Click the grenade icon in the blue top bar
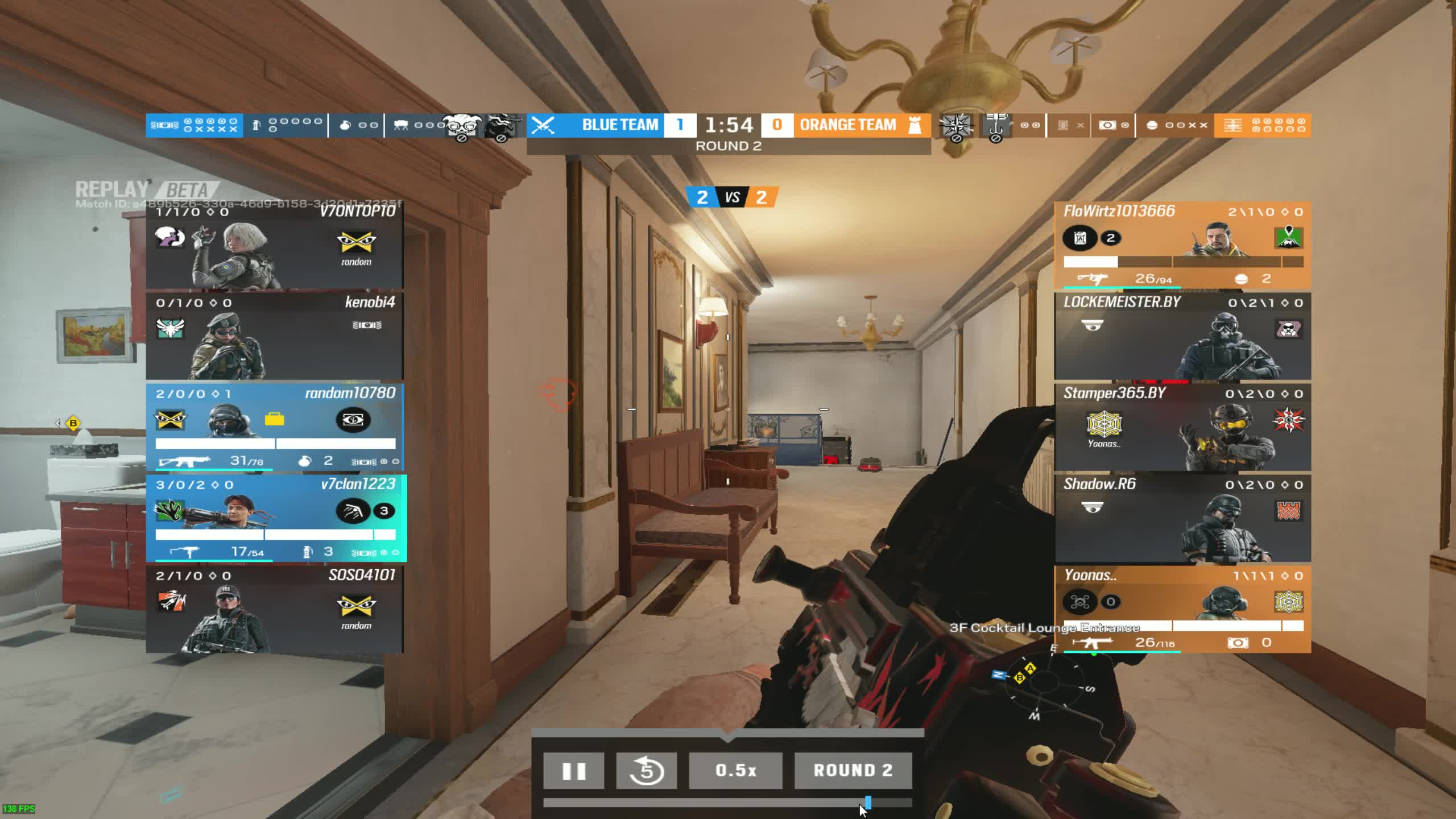1456x819 pixels. point(346,125)
